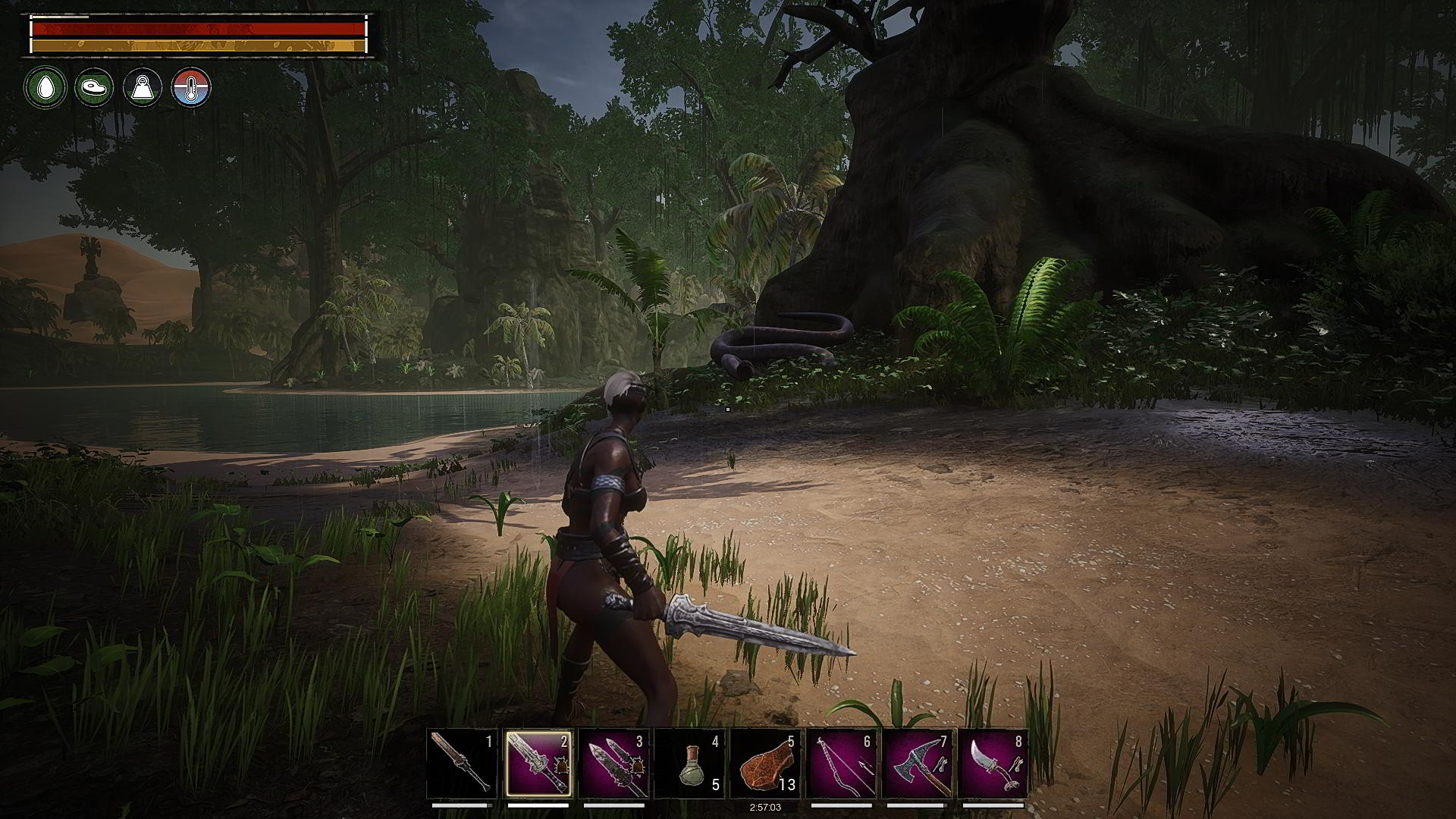1456x819 pixels.
Task: Check the weight encumbrance icon
Action: [x=143, y=87]
